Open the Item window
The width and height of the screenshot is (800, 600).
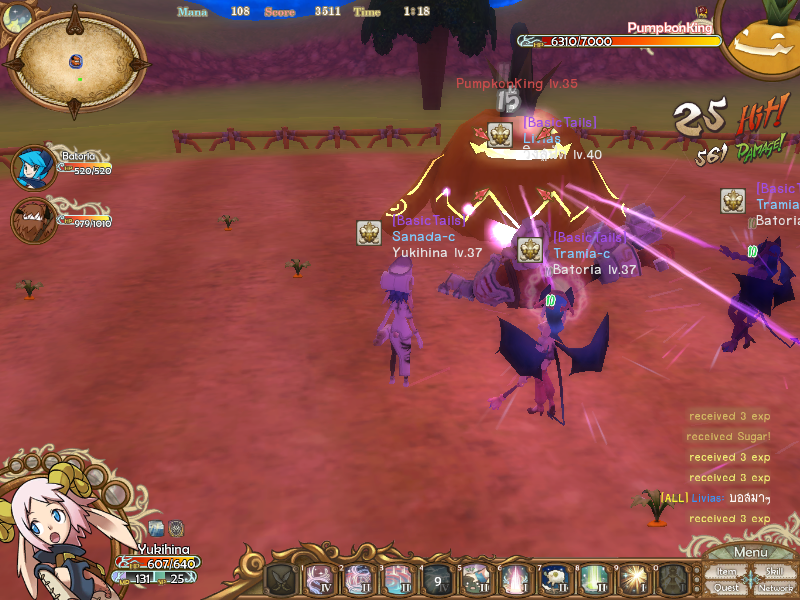[727, 572]
